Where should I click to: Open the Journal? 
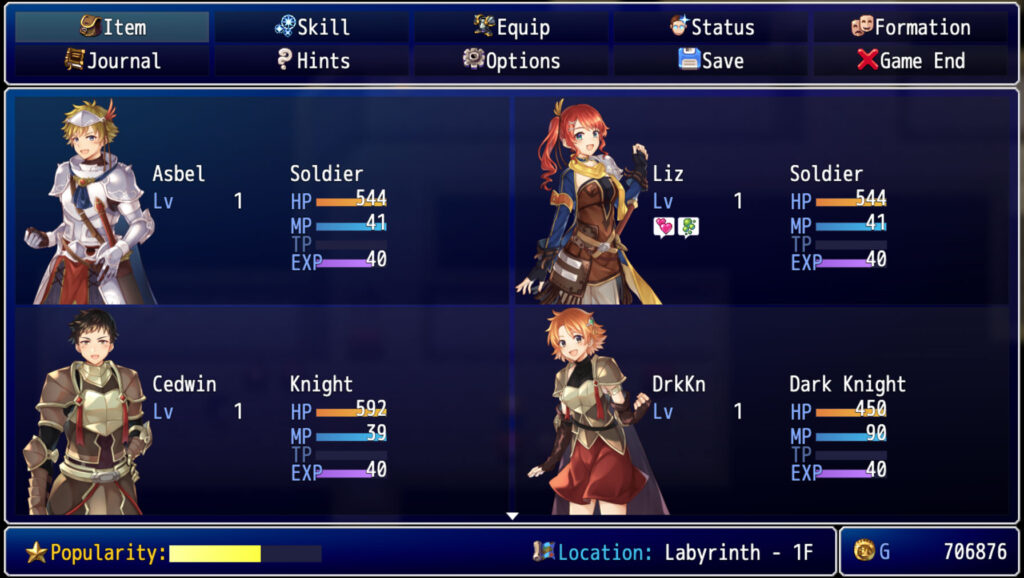(x=112, y=60)
